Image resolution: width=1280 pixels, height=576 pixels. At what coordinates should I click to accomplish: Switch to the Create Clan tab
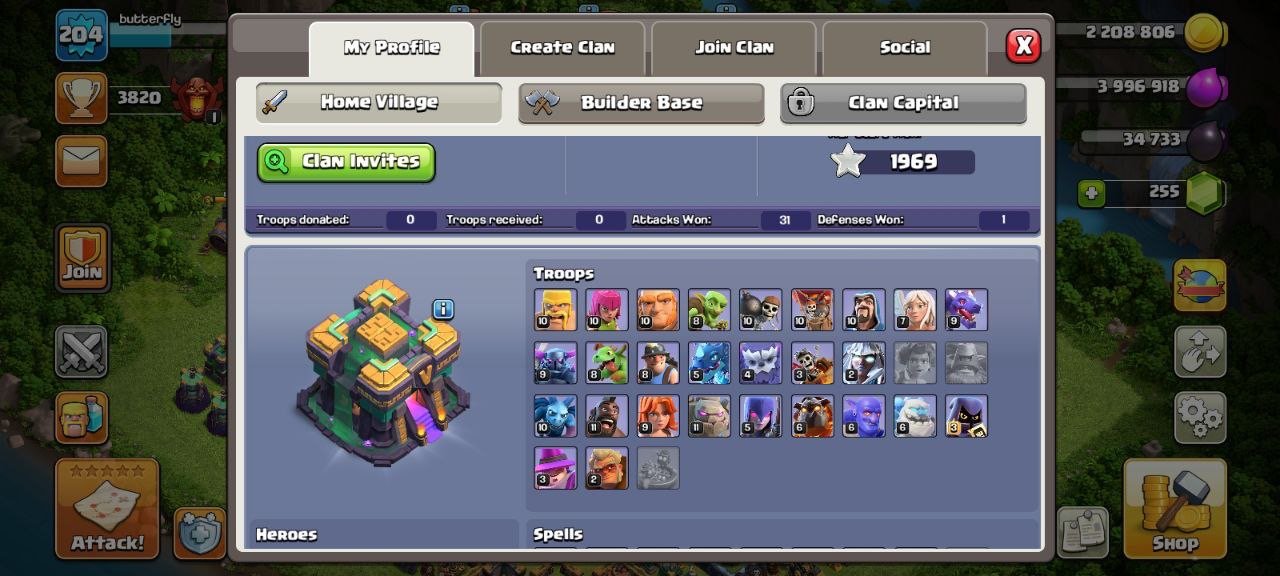[562, 47]
